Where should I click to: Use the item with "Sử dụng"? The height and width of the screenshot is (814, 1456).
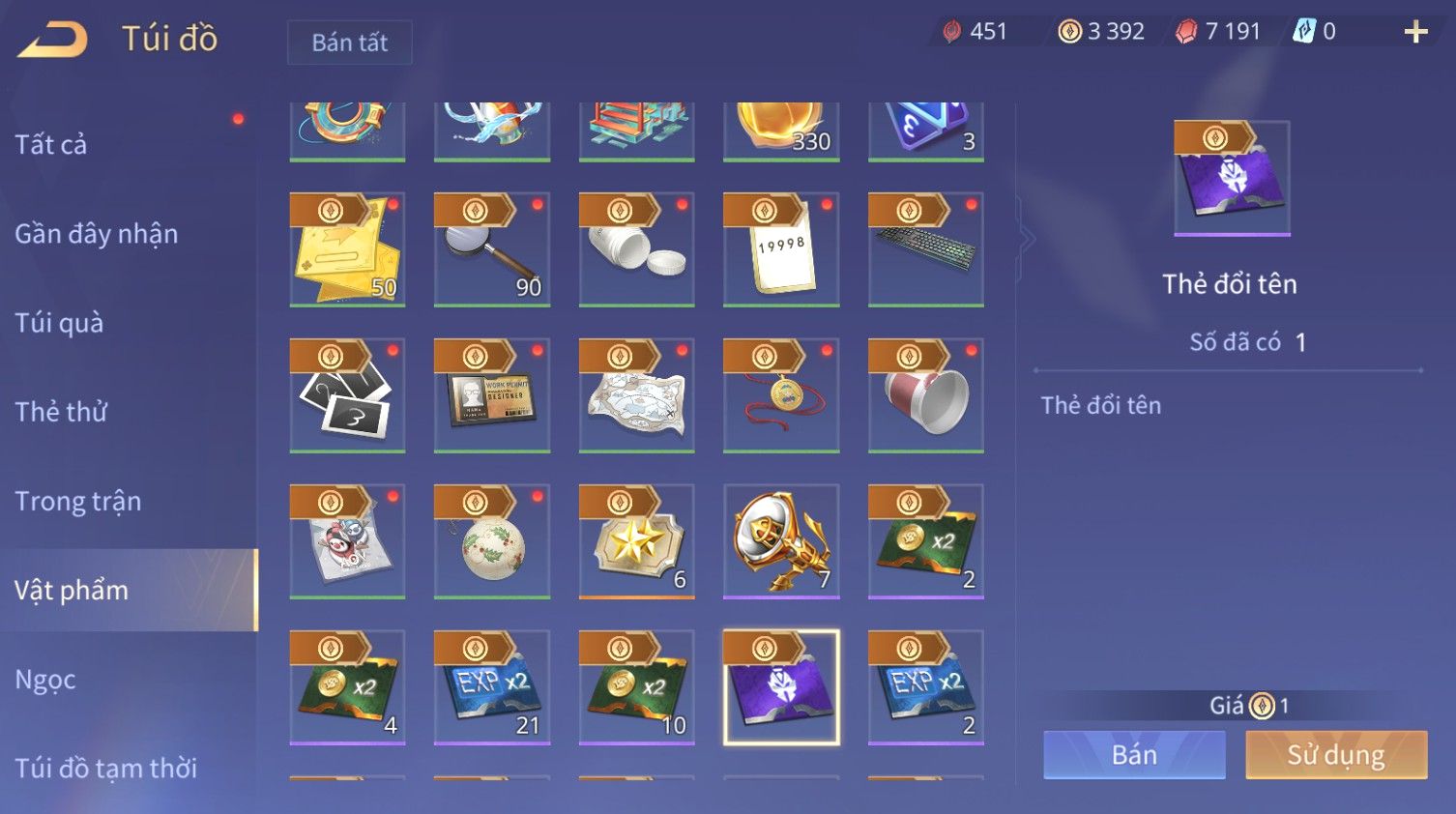coord(1336,755)
